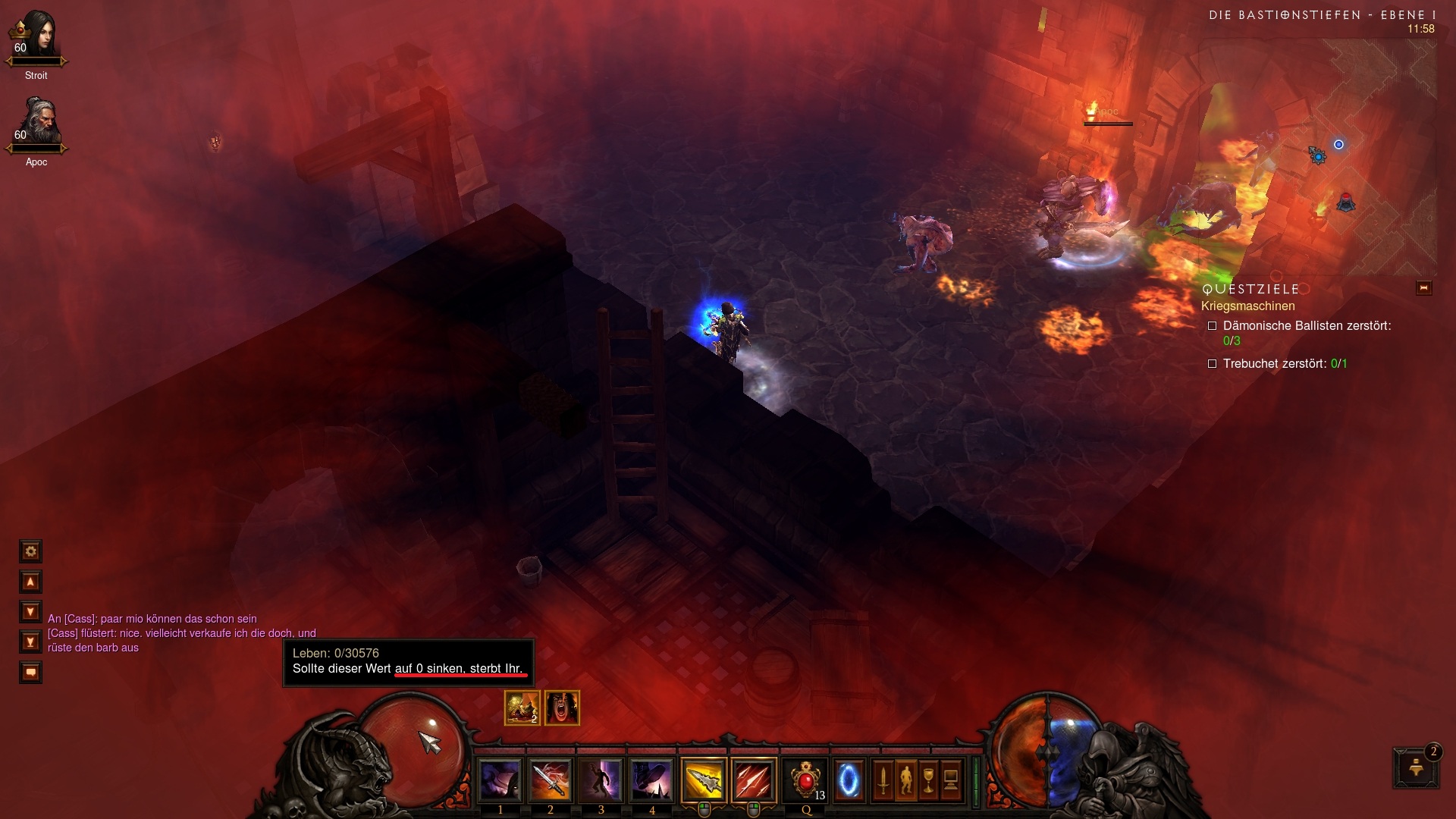Select the golden spear left-mouse skill
The width and height of the screenshot is (1456, 819).
tap(704, 780)
